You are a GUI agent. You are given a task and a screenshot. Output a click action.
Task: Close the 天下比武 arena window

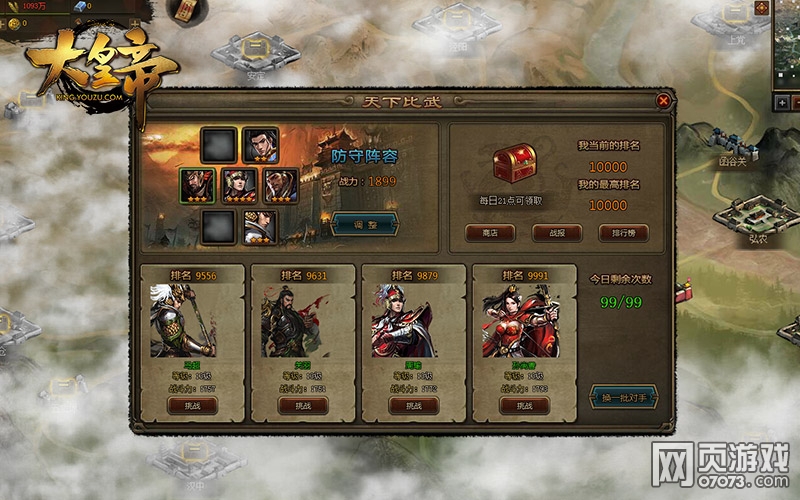[x=663, y=100]
